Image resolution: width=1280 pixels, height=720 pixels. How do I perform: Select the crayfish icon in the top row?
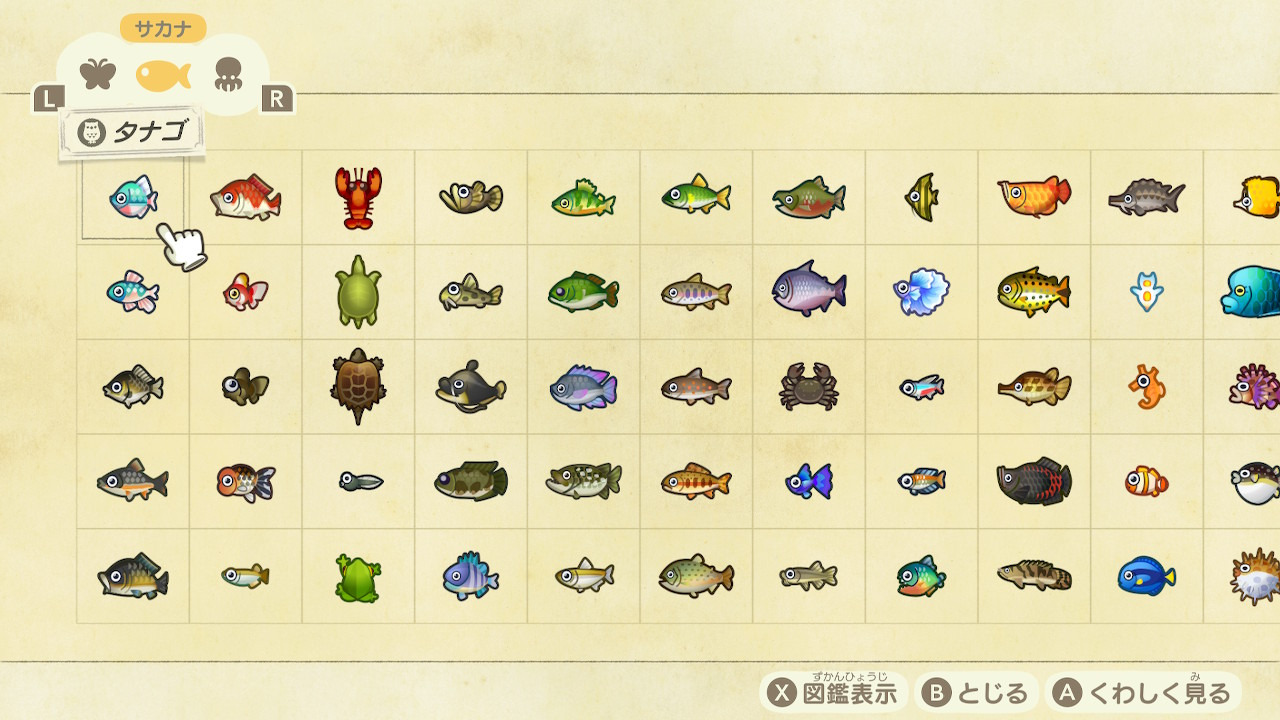coord(356,197)
